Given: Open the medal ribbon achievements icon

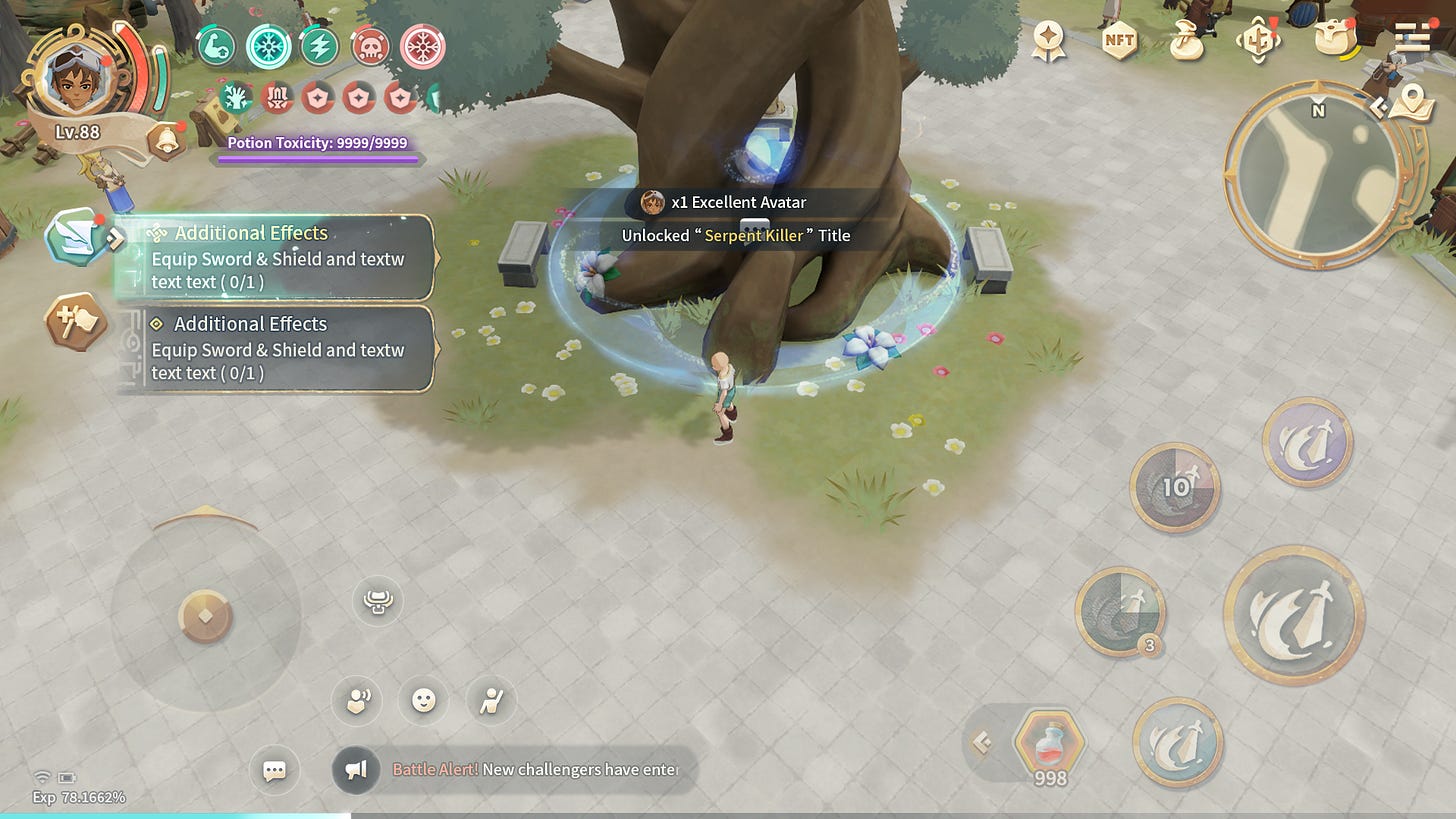Looking at the screenshot, I should coord(1049,41).
